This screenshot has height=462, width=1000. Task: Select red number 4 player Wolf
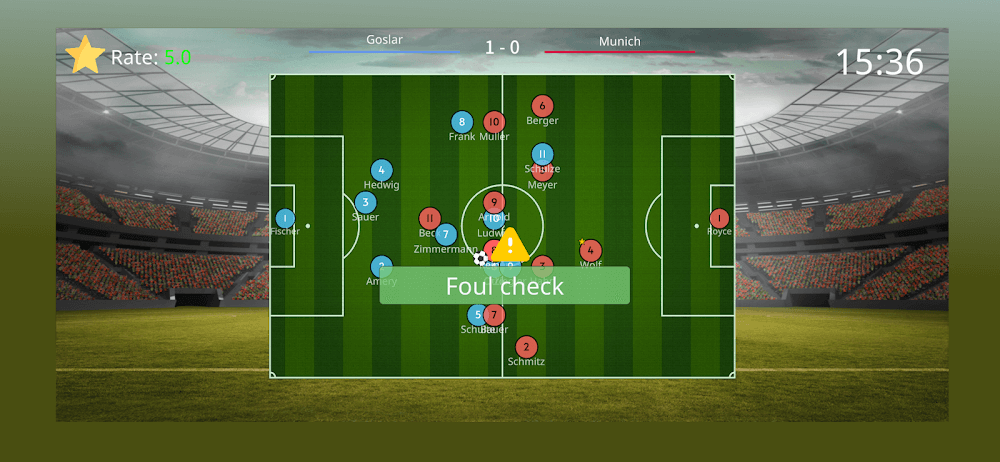pos(591,250)
